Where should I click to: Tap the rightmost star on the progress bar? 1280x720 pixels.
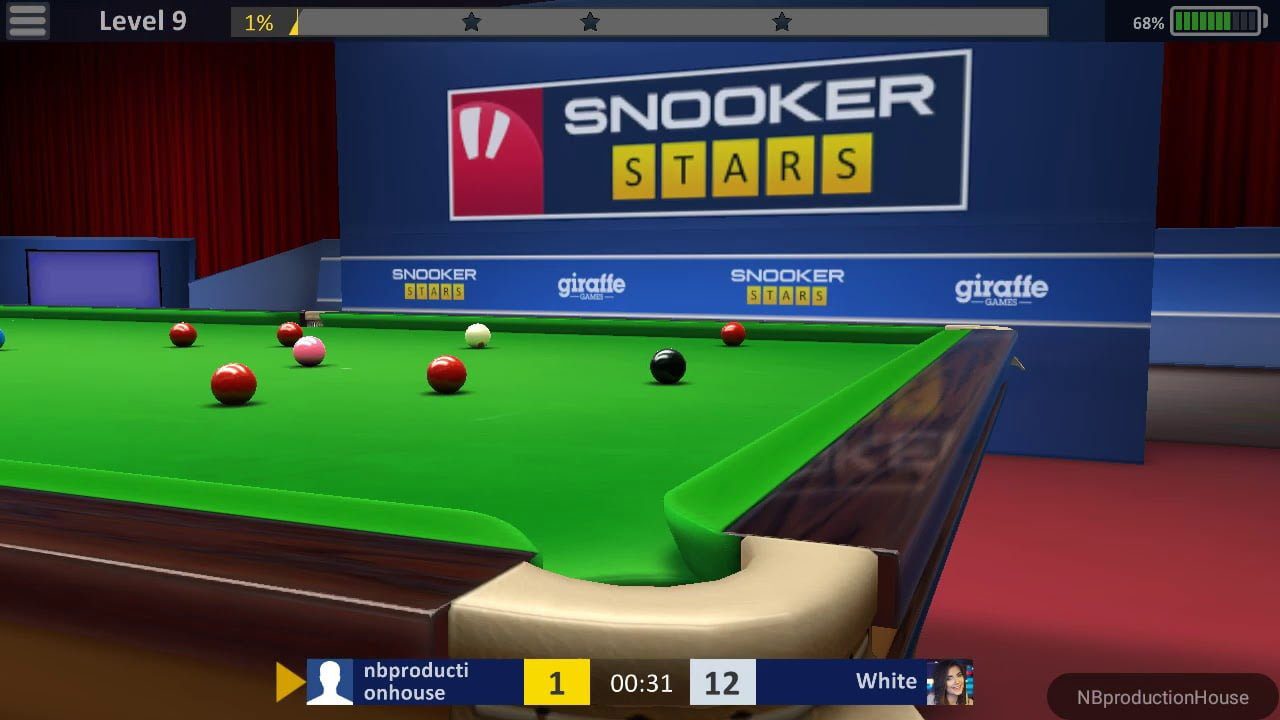click(782, 19)
